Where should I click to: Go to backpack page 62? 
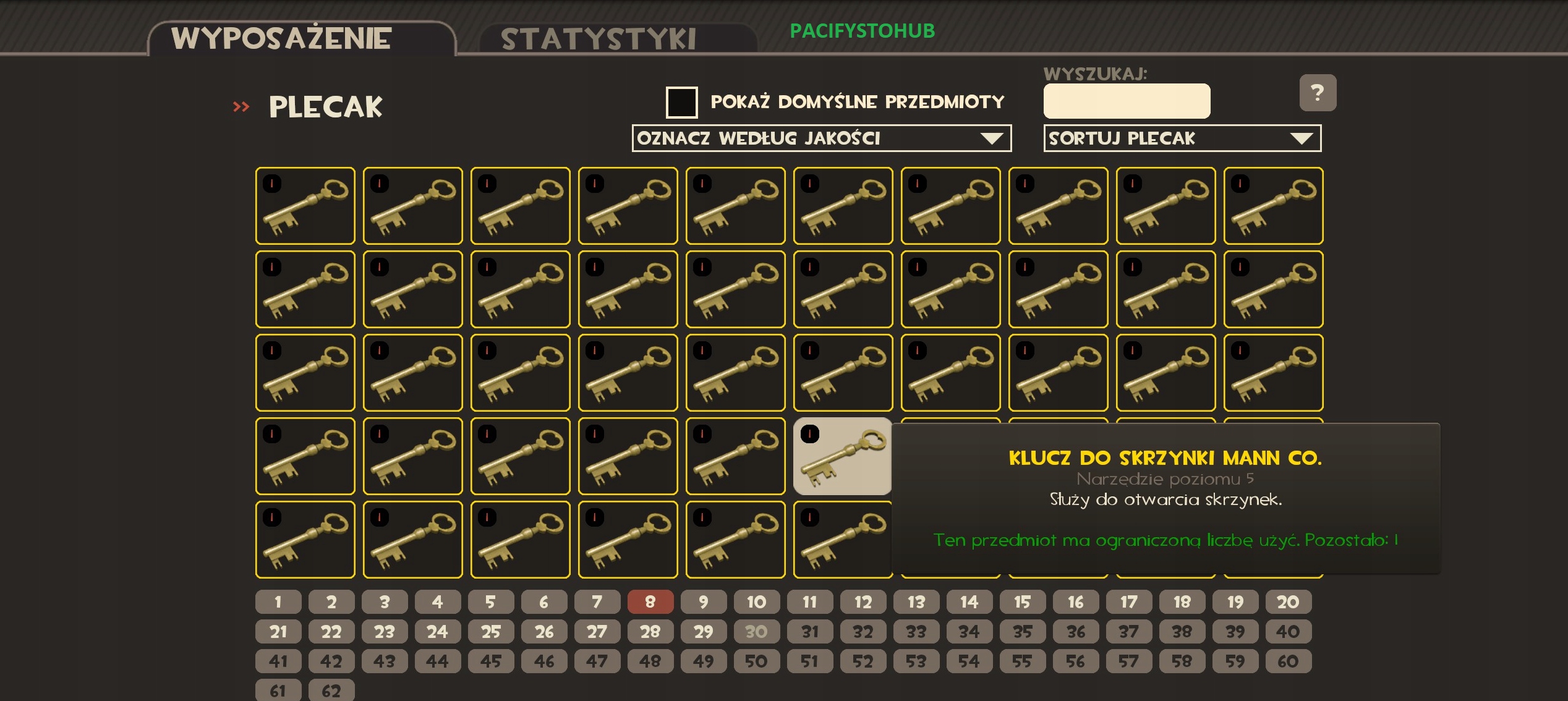(x=331, y=690)
